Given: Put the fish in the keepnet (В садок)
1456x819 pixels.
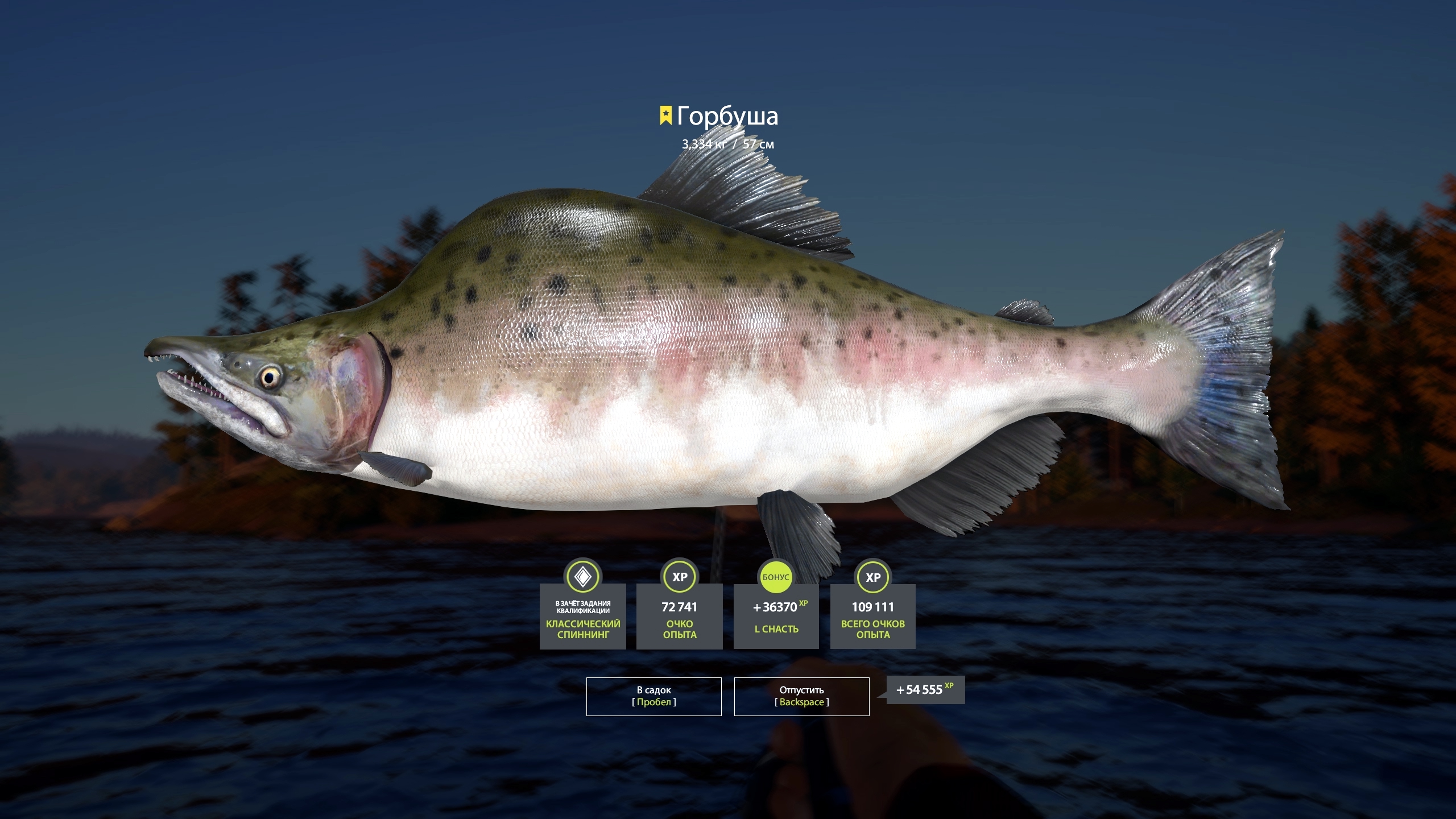Looking at the screenshot, I should (653, 696).
